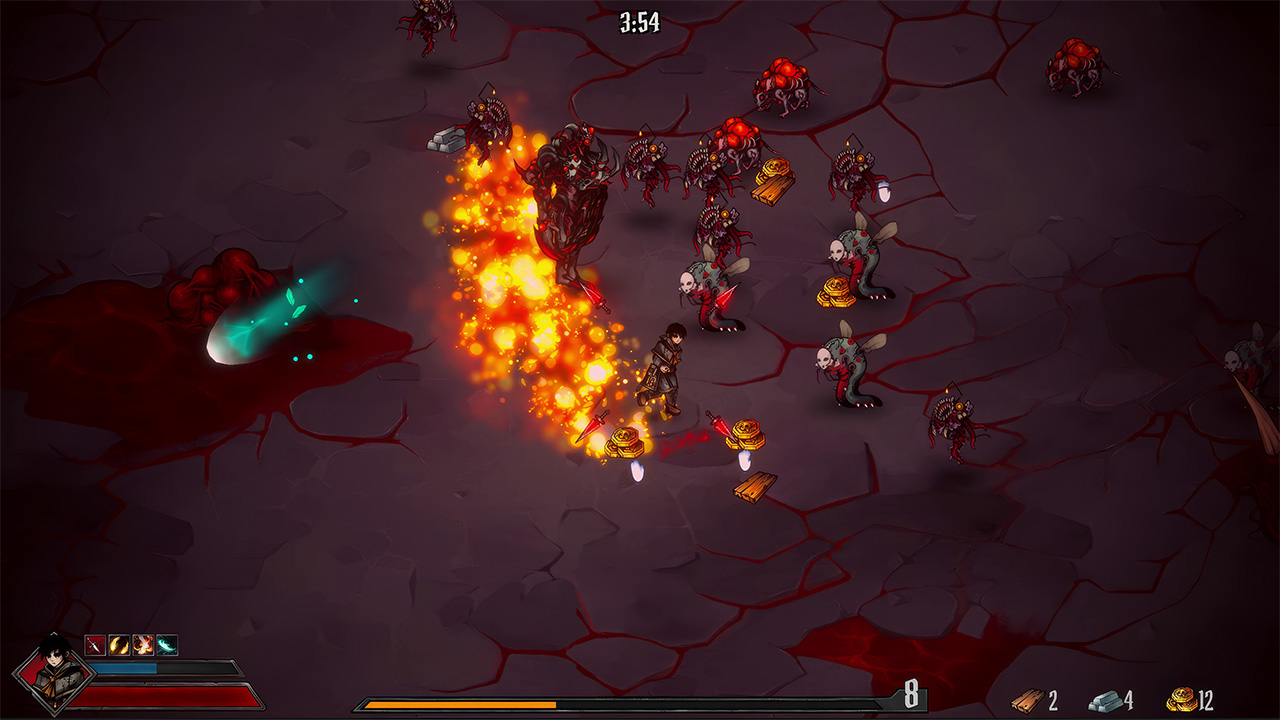1280x720 pixels.
Task: Select the teal blade ability icon
Action: coord(166,644)
